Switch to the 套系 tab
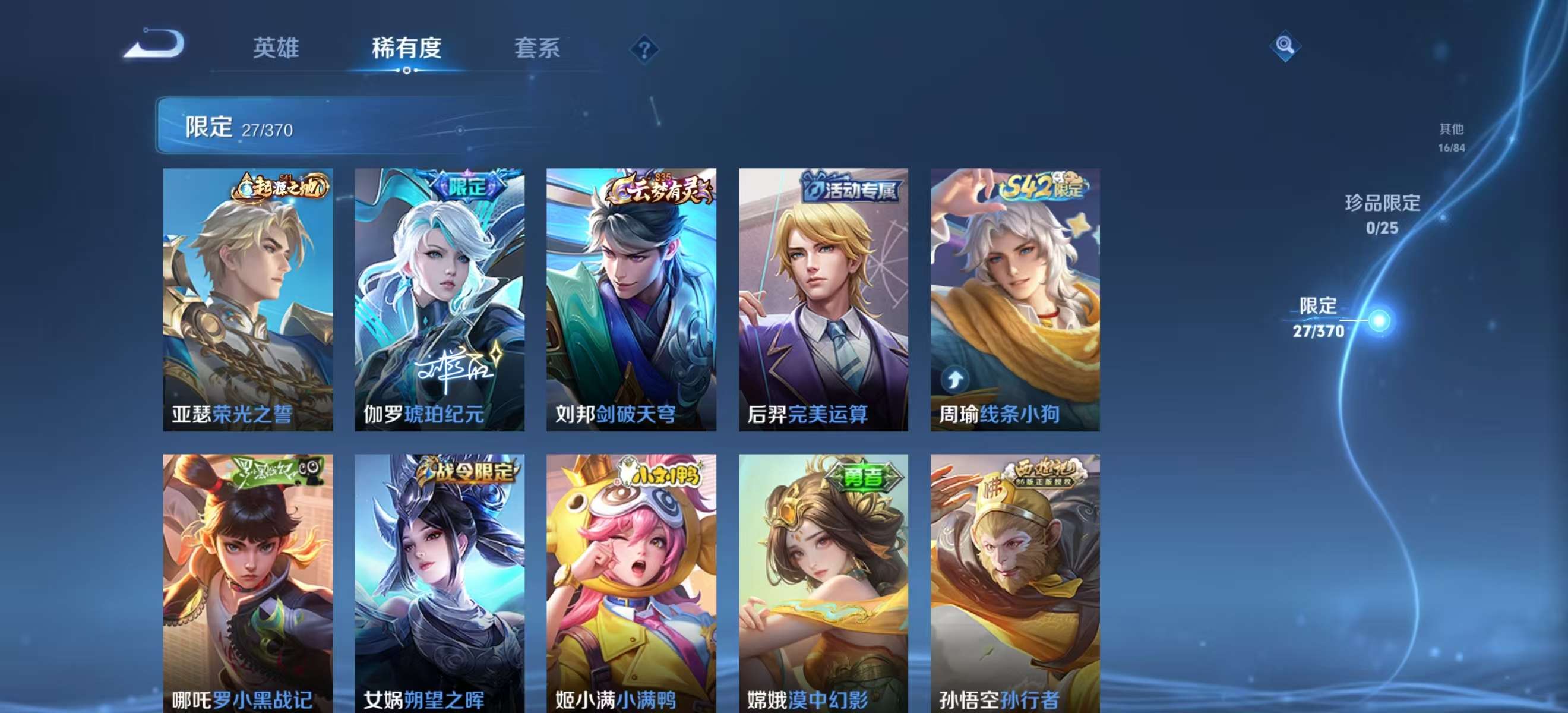This screenshot has width=1568, height=713. (x=538, y=49)
